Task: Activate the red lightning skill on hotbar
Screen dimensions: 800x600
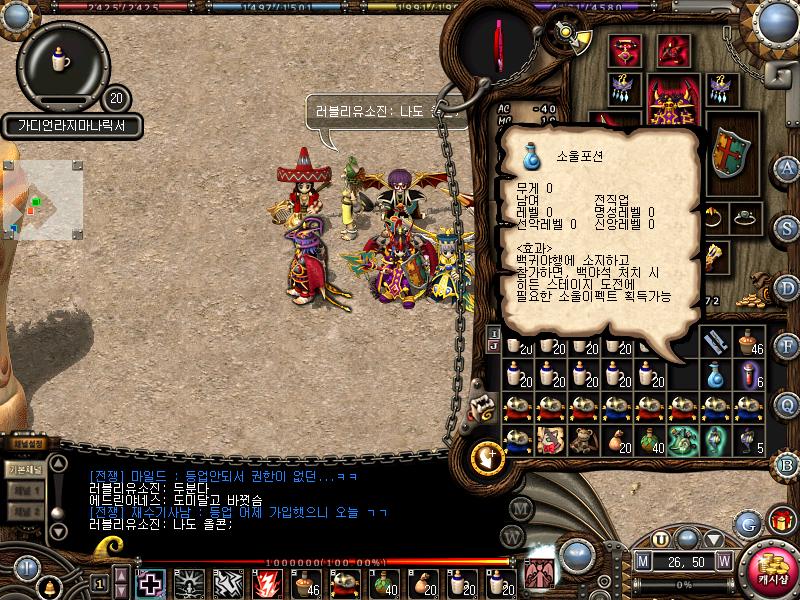Action: (x=269, y=582)
